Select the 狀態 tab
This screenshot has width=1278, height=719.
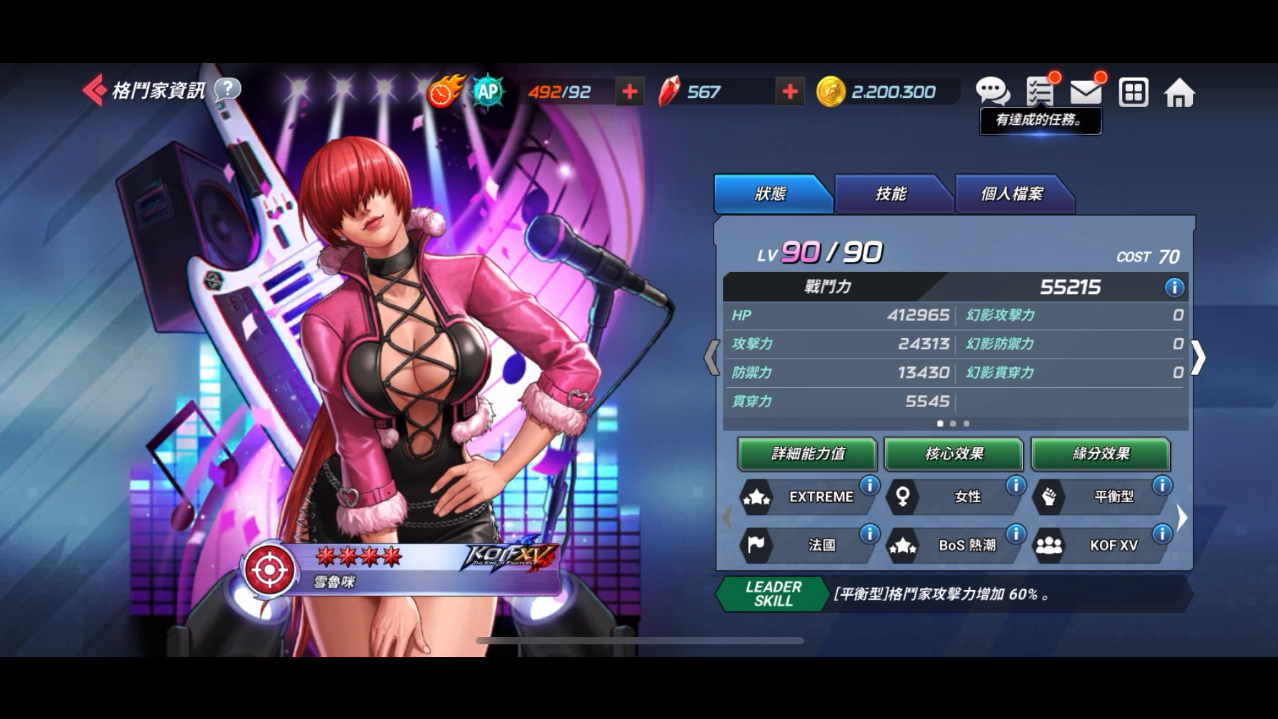coord(770,194)
